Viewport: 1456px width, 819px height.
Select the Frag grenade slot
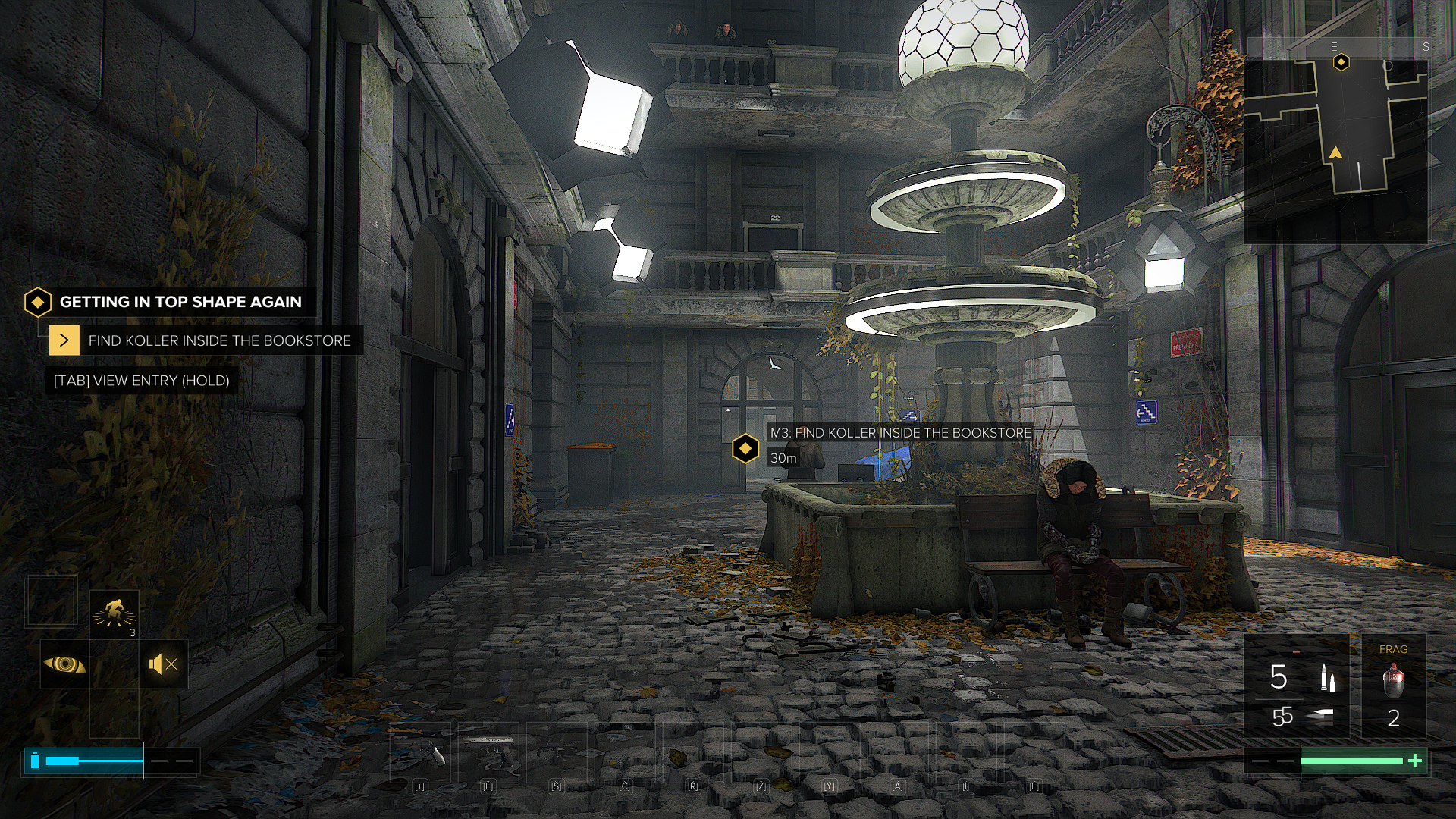pyautogui.click(x=1393, y=686)
